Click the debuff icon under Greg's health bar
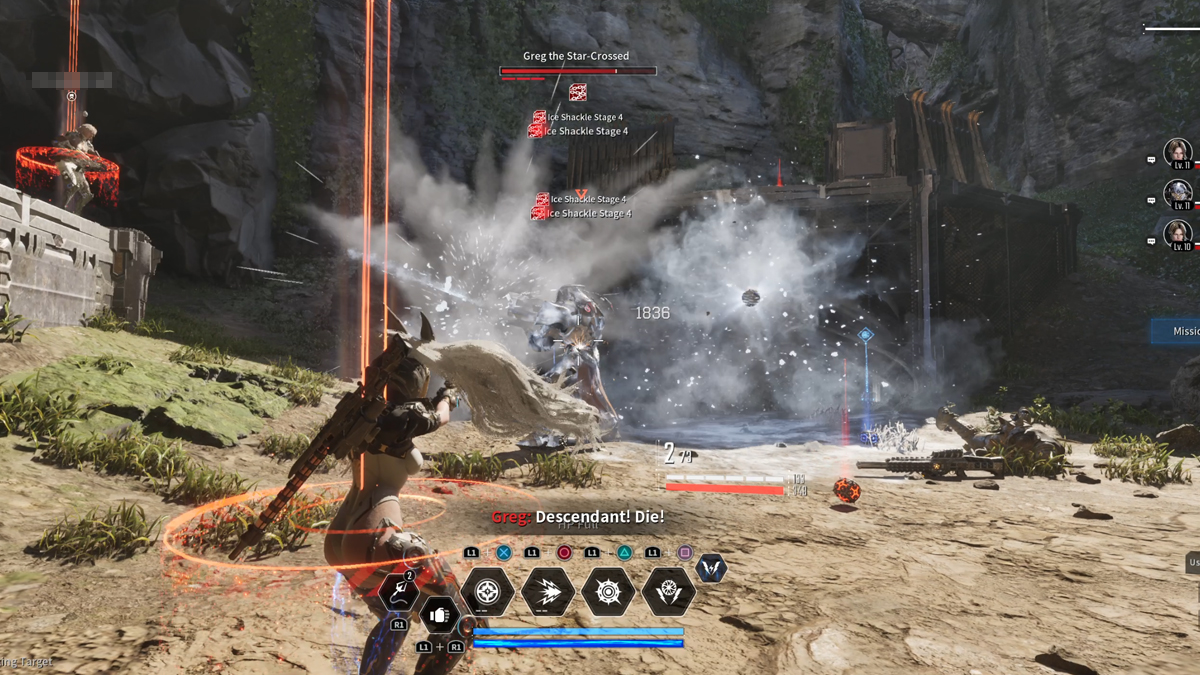 [x=578, y=93]
